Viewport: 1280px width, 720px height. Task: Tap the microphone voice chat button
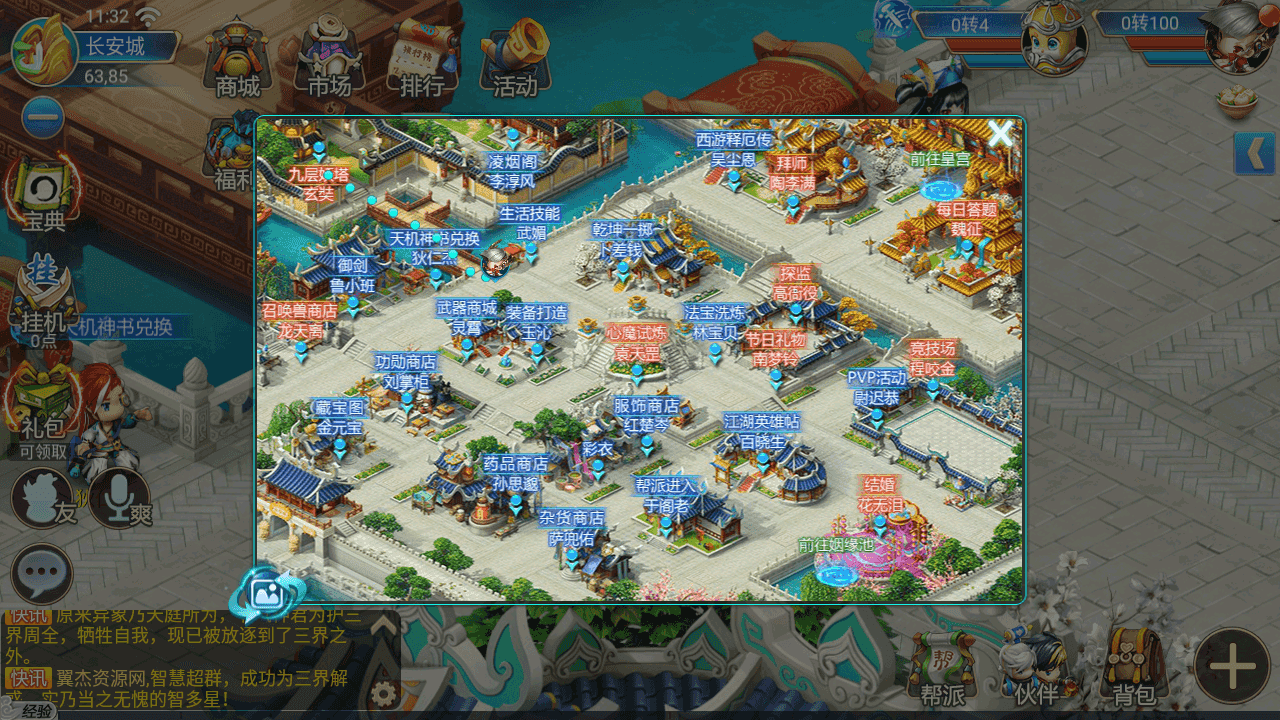(120, 497)
